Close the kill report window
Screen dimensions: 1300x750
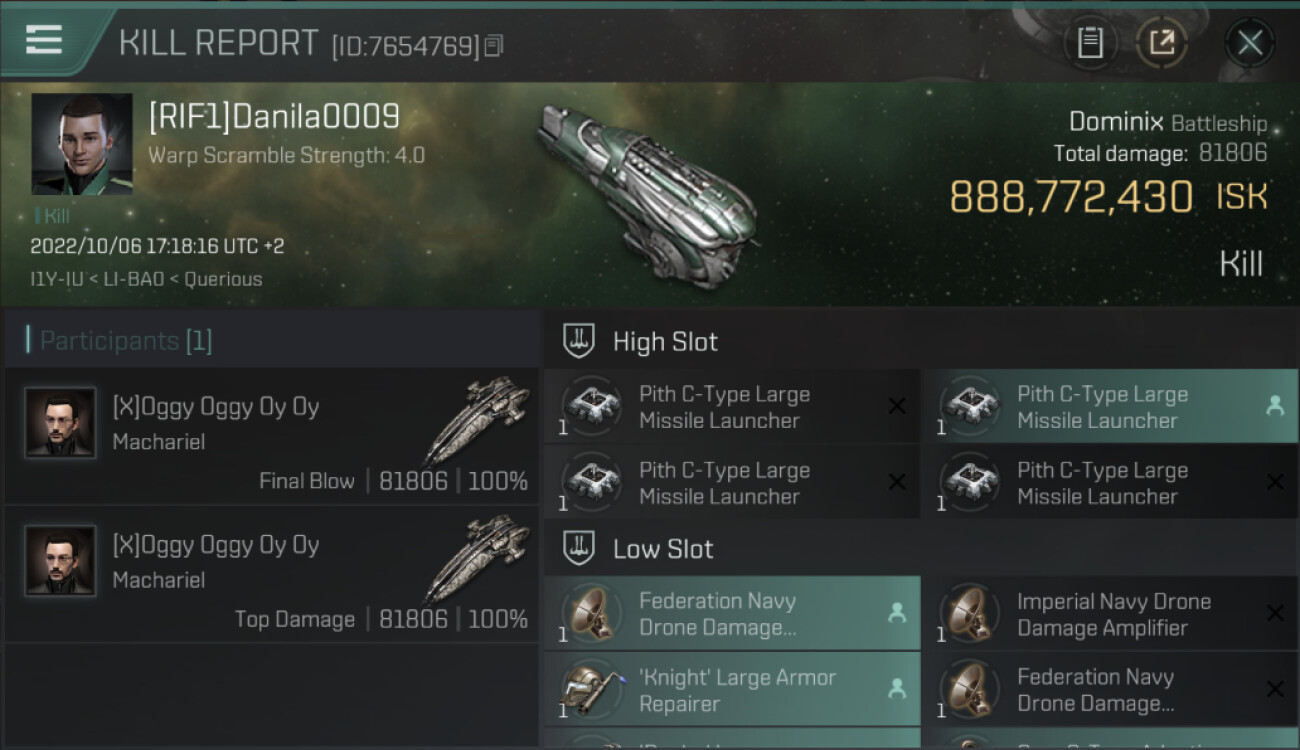tap(1249, 43)
